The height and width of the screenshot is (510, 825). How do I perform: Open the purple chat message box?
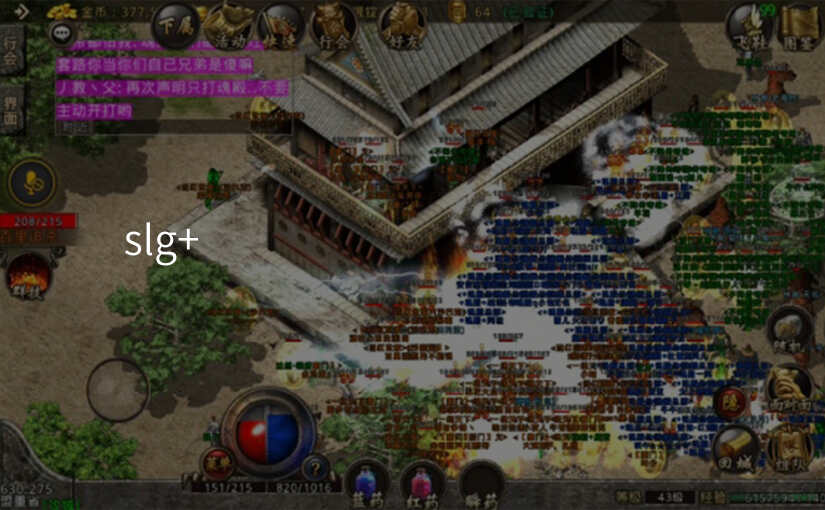click(x=160, y=87)
